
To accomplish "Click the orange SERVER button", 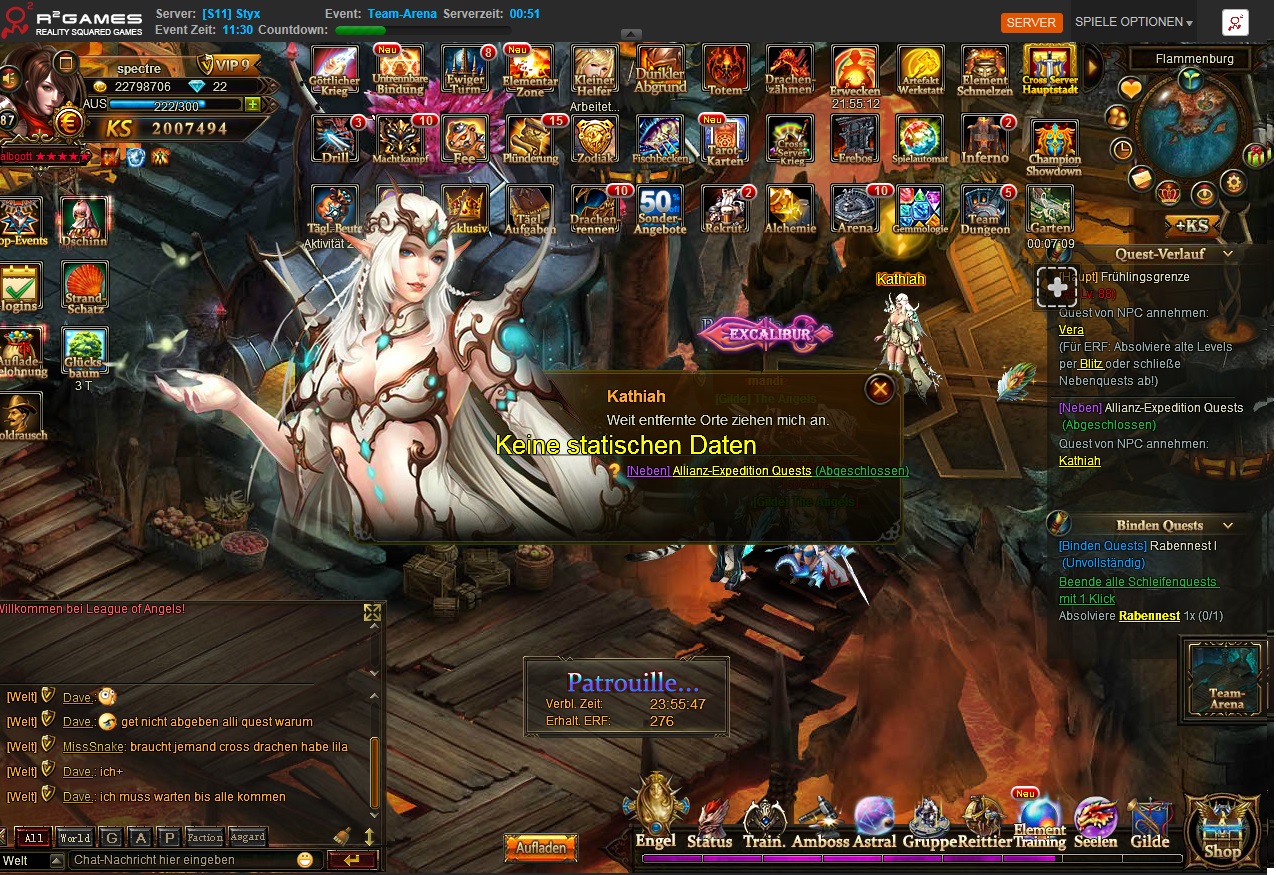I will (x=1031, y=22).
